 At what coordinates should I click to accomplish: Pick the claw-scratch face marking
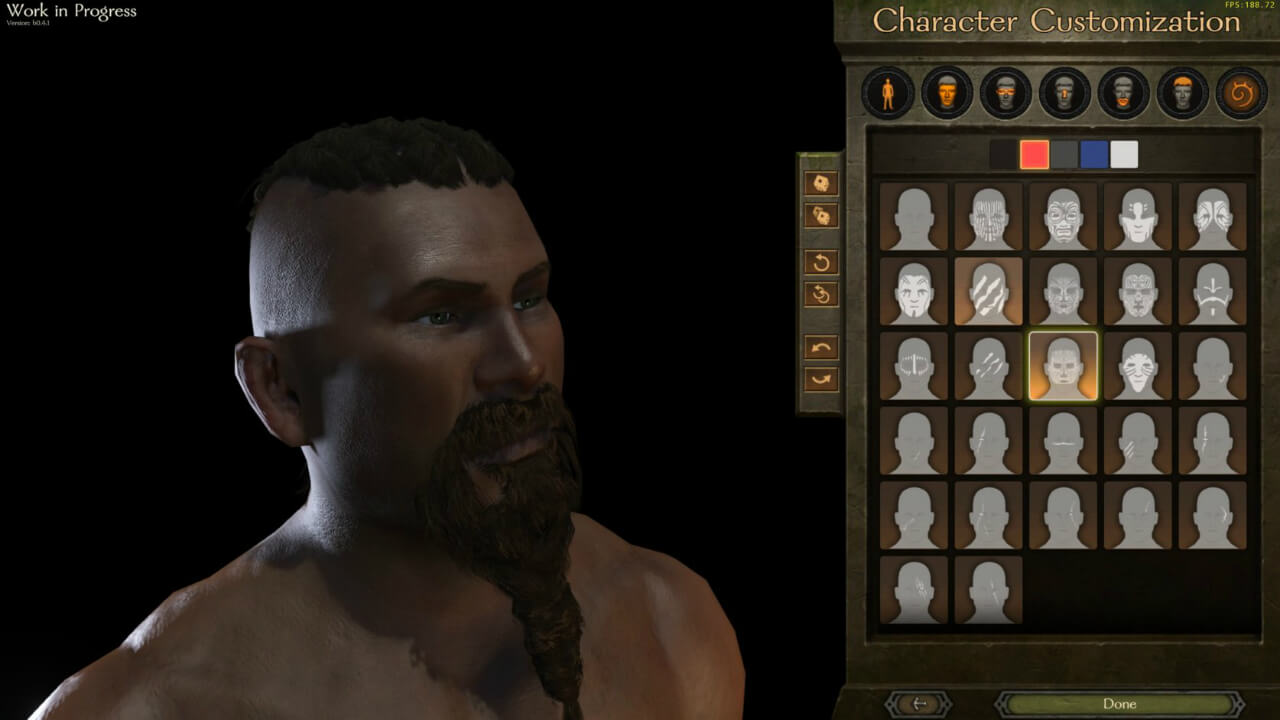pyautogui.click(x=987, y=292)
